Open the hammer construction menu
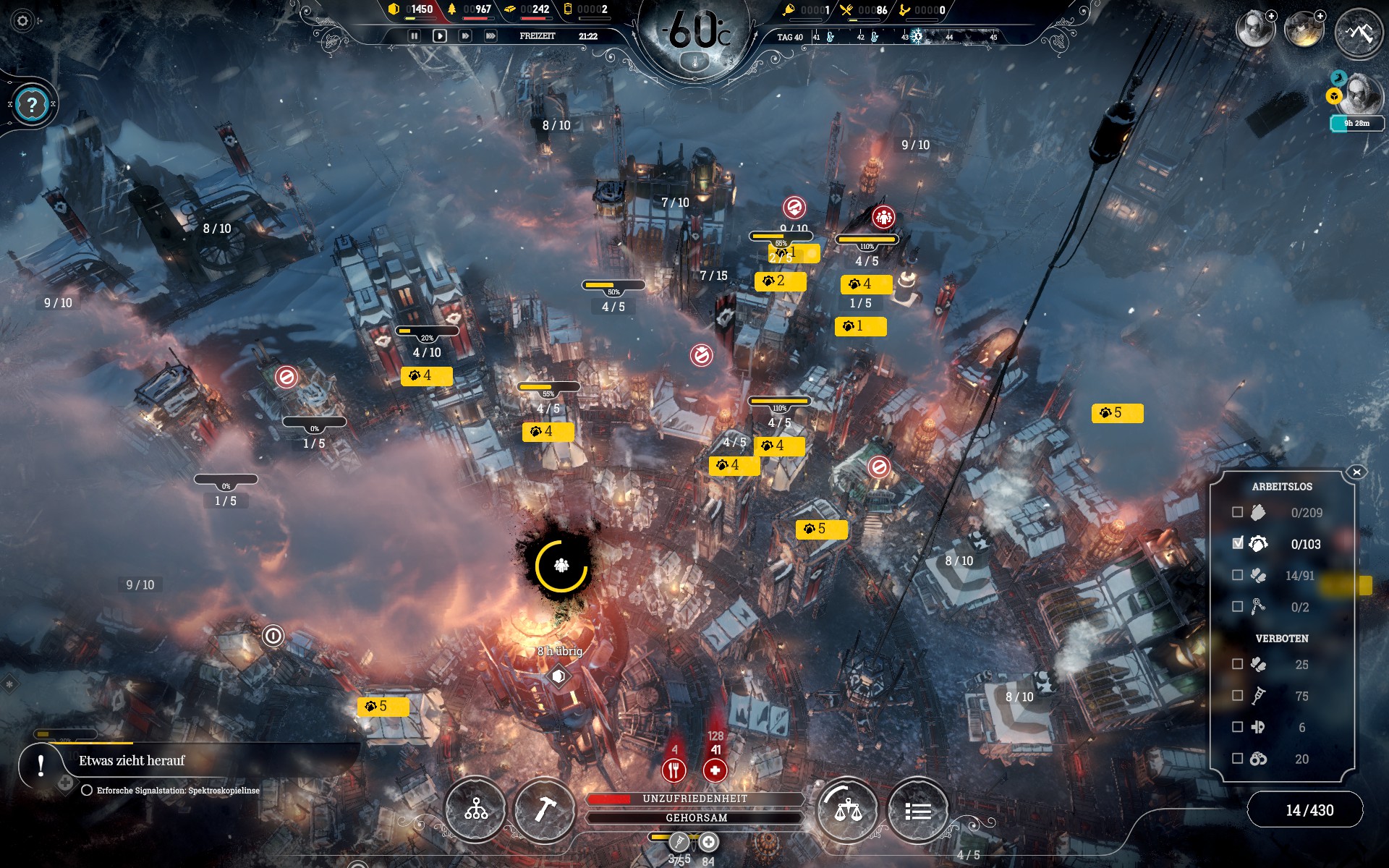Viewport: 1389px width, 868px height. (544, 809)
